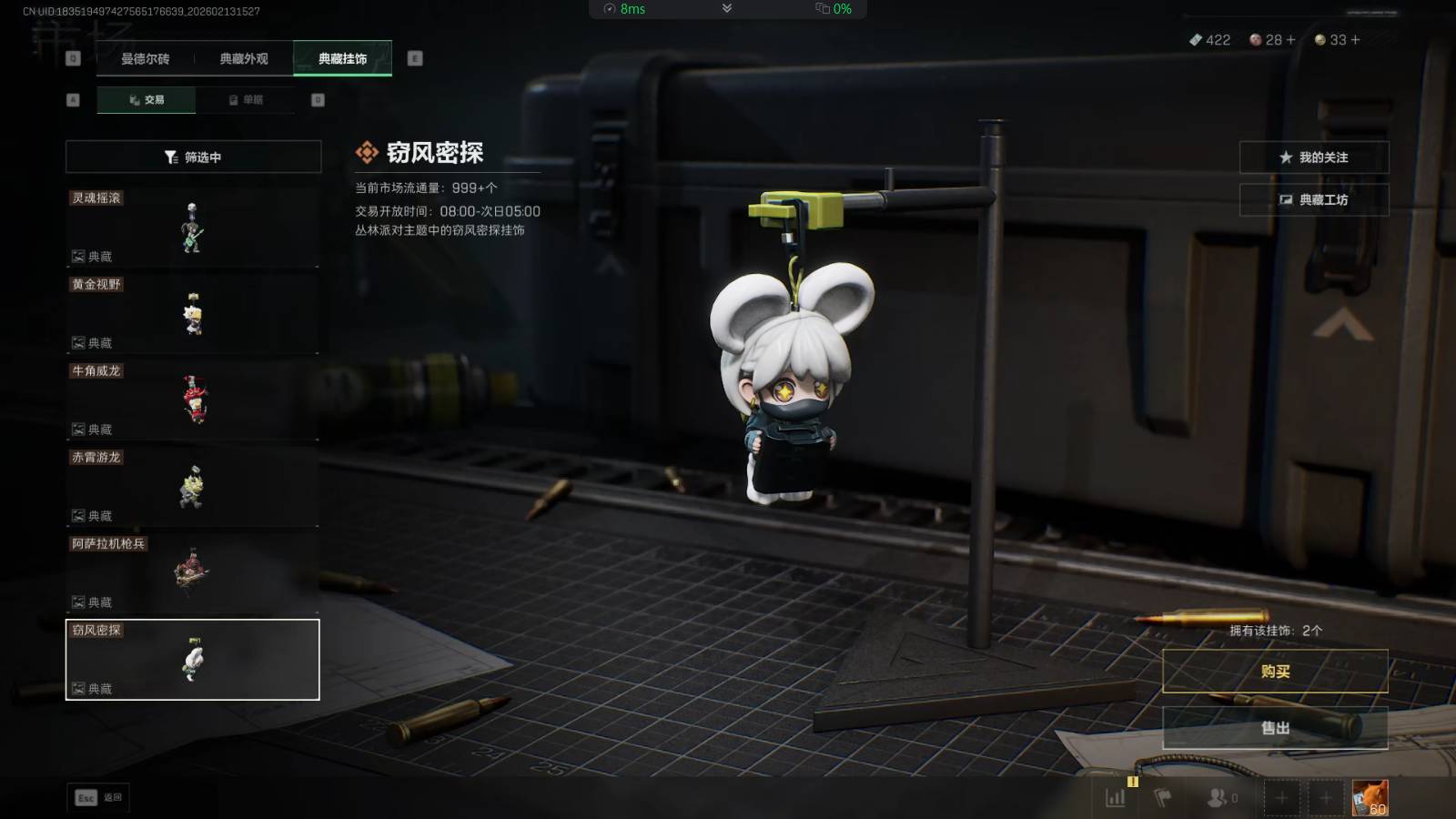Open the friends list icon
Image resolution: width=1456 pixels, height=819 pixels.
click(1219, 798)
